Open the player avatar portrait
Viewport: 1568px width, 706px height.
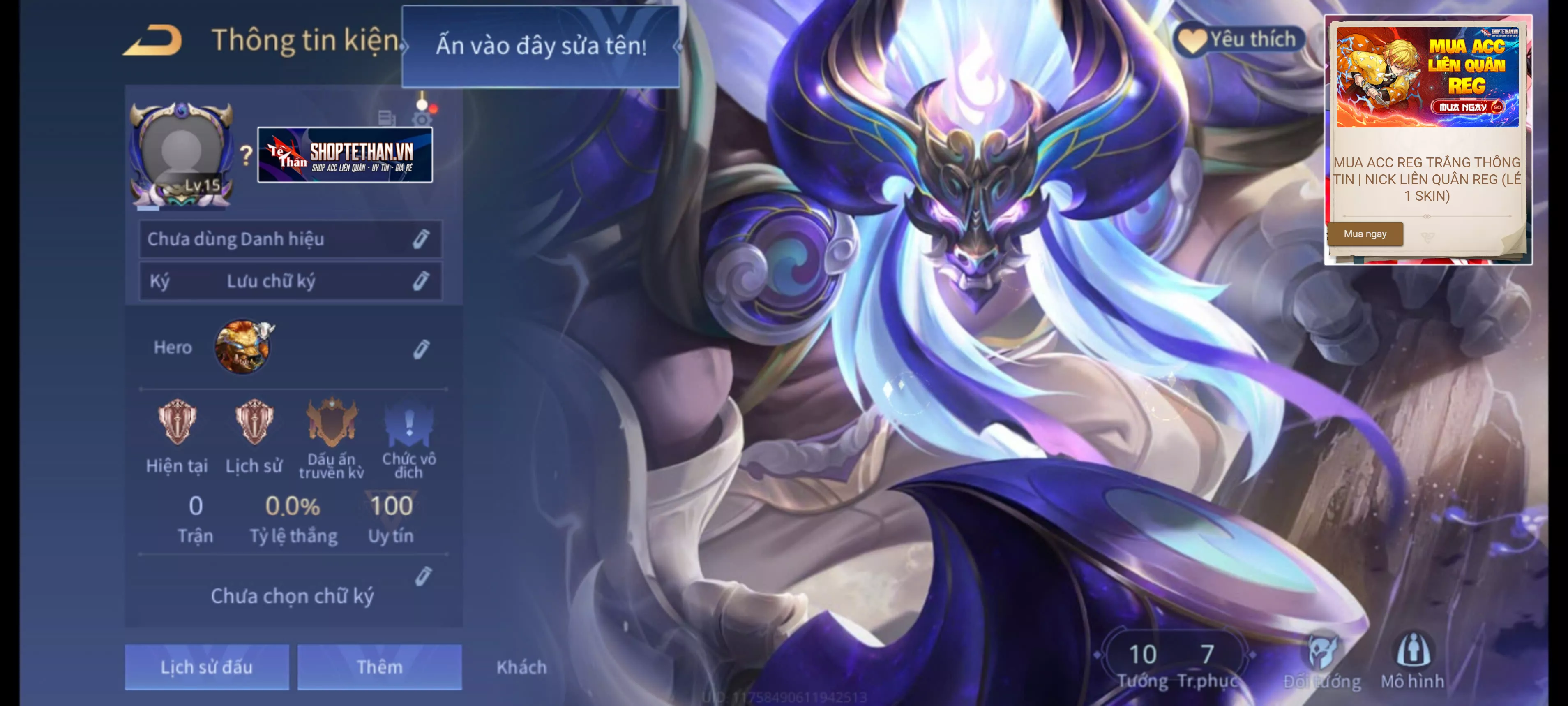coord(181,152)
